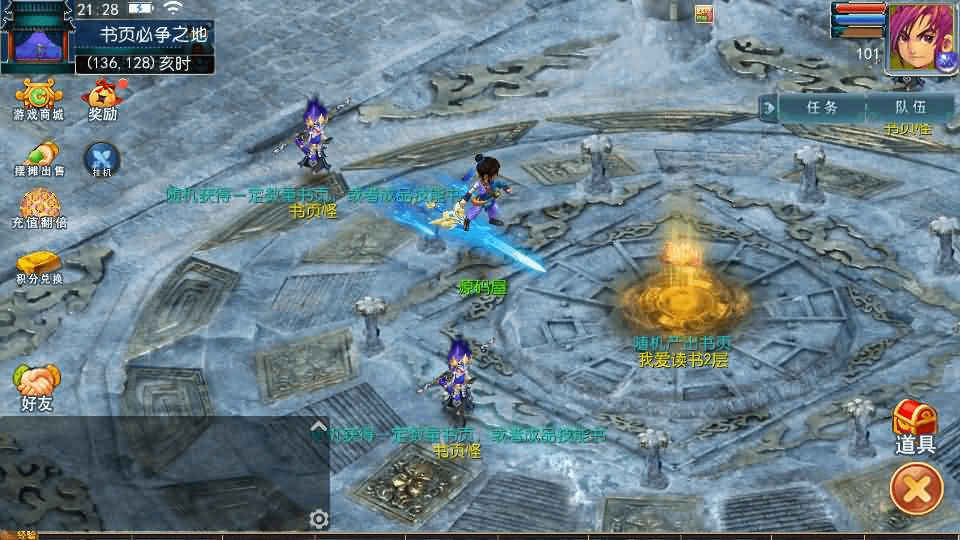Open chat settings with the gear icon
Image resolution: width=960 pixels, height=540 pixels.
click(x=319, y=519)
